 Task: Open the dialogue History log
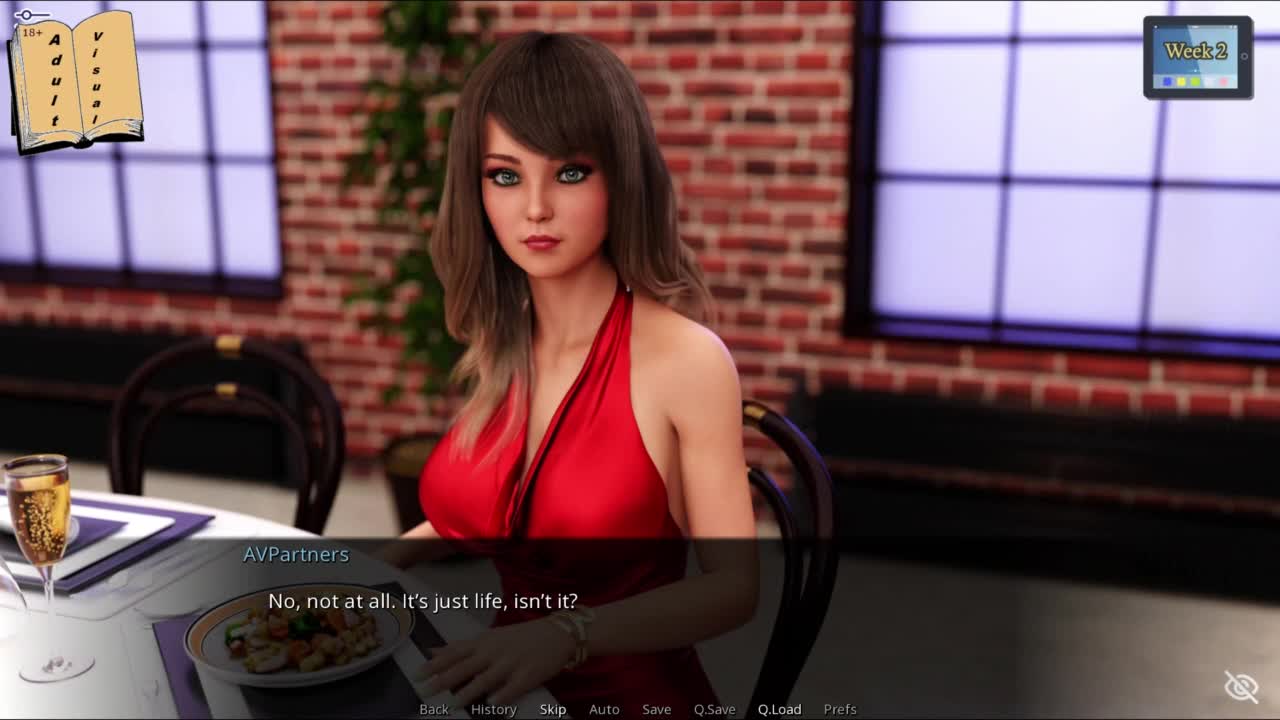point(493,709)
